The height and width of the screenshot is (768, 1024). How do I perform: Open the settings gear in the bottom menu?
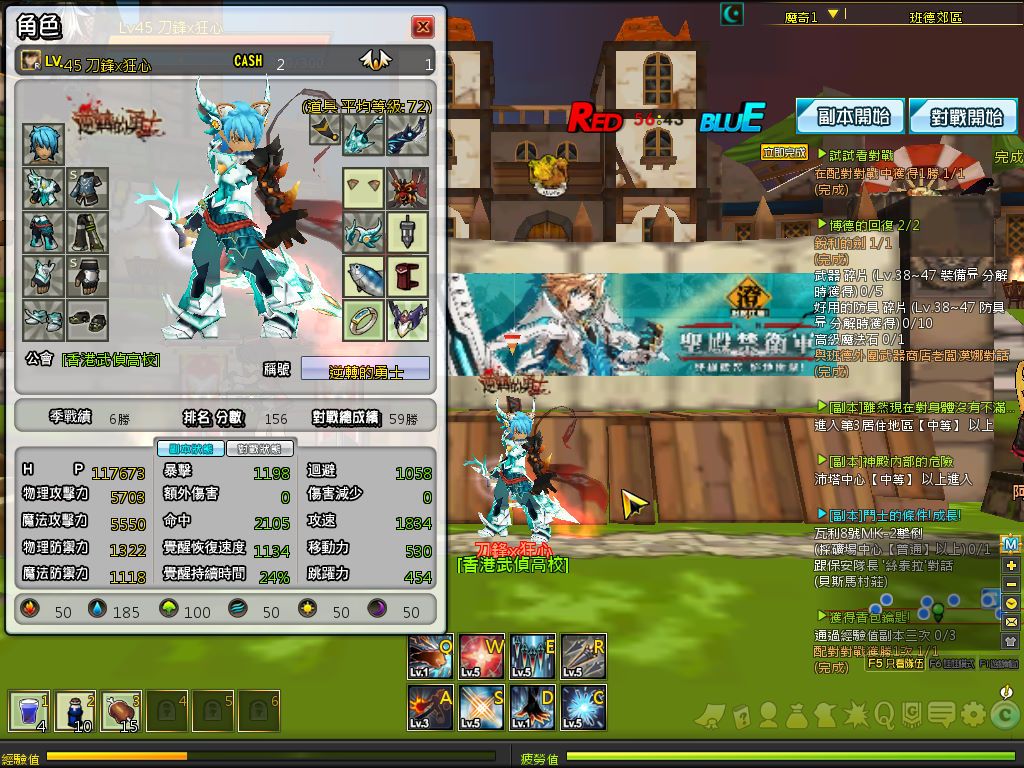click(x=972, y=714)
